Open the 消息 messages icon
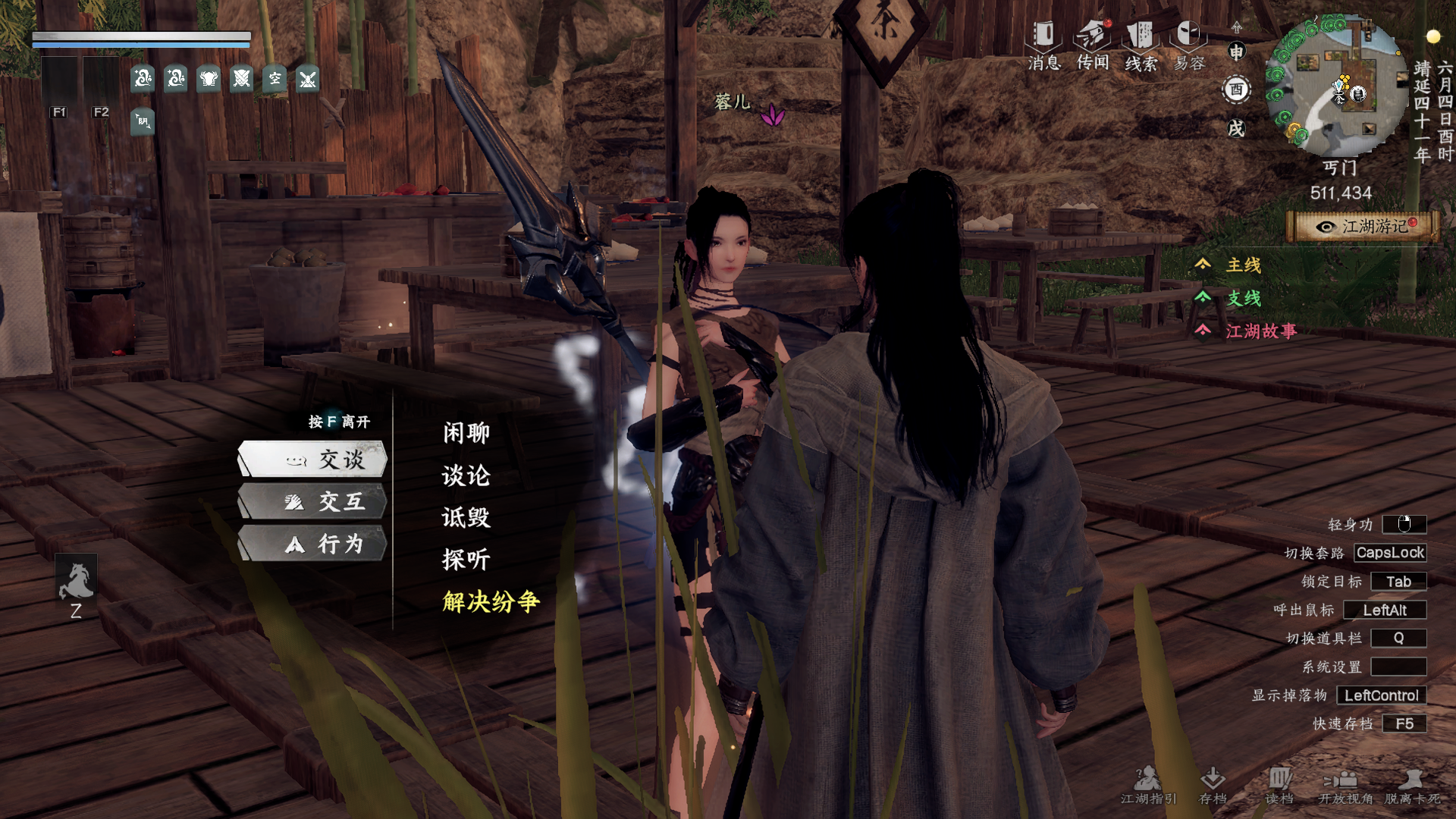 point(1044,45)
